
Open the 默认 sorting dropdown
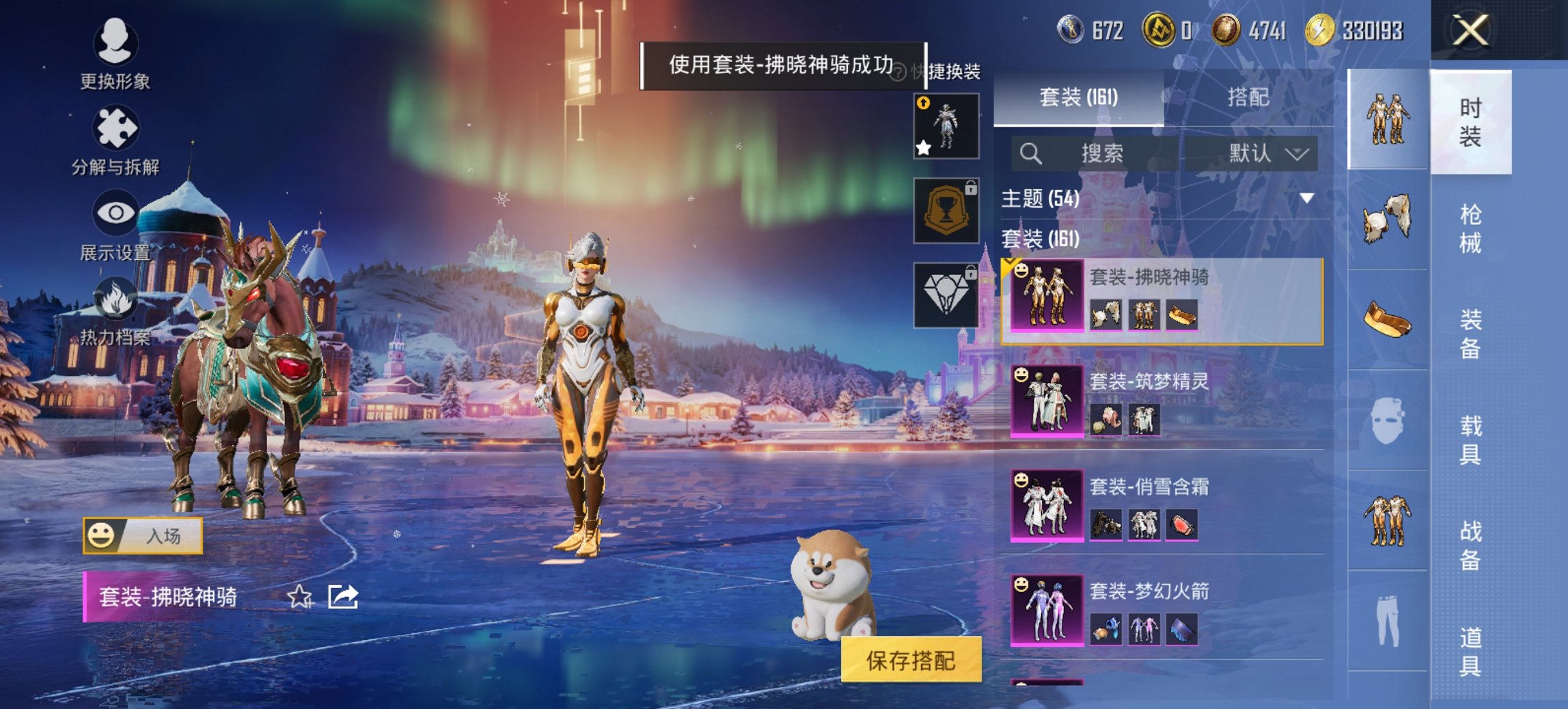click(x=1265, y=153)
